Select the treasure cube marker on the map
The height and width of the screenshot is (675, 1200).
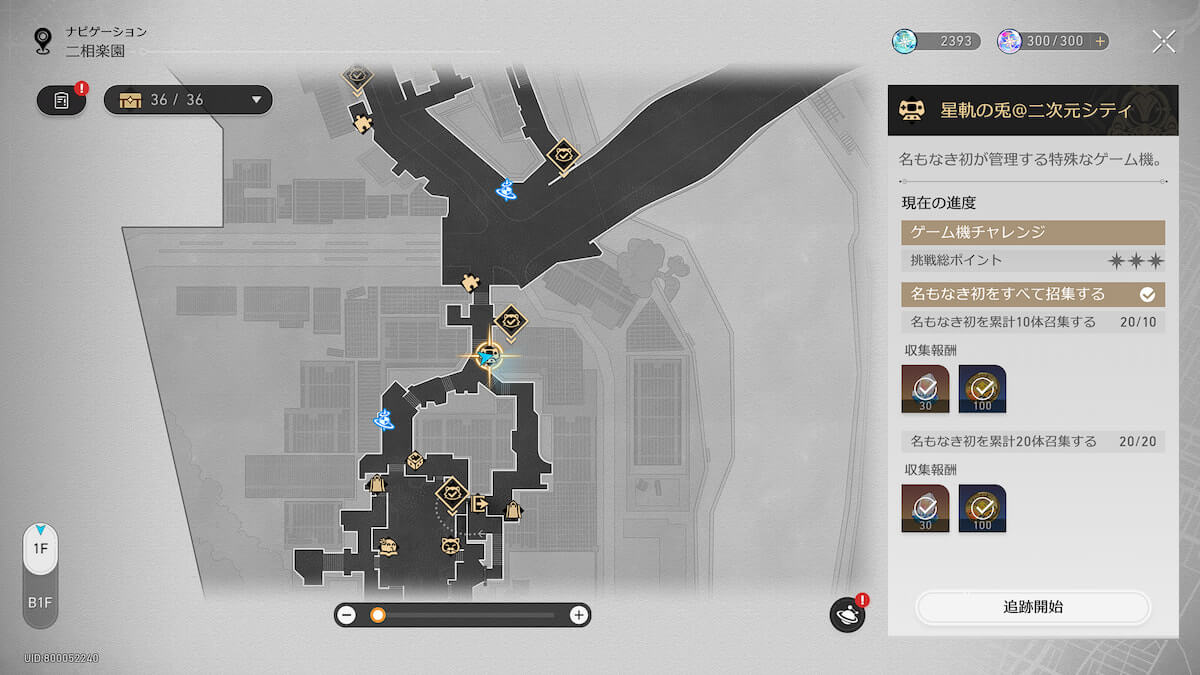pyautogui.click(x=414, y=461)
